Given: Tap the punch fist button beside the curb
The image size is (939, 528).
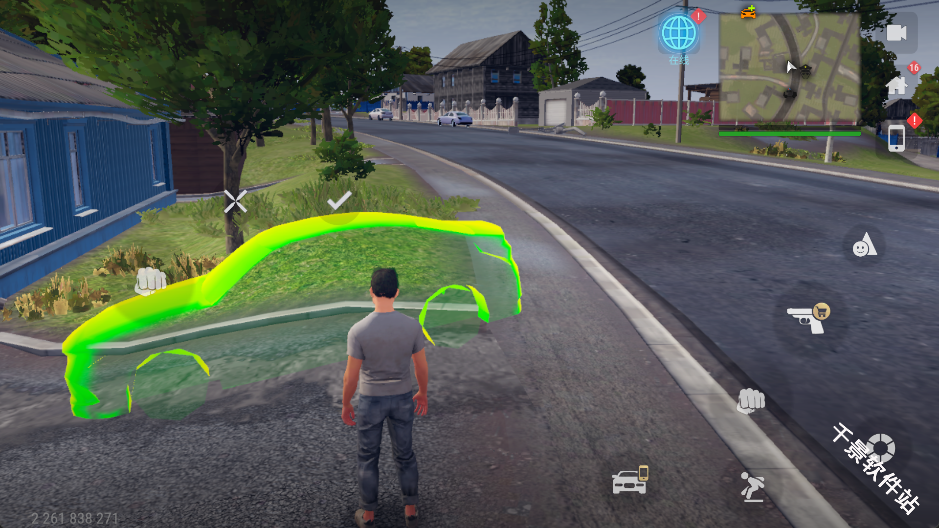Looking at the screenshot, I should (750, 401).
